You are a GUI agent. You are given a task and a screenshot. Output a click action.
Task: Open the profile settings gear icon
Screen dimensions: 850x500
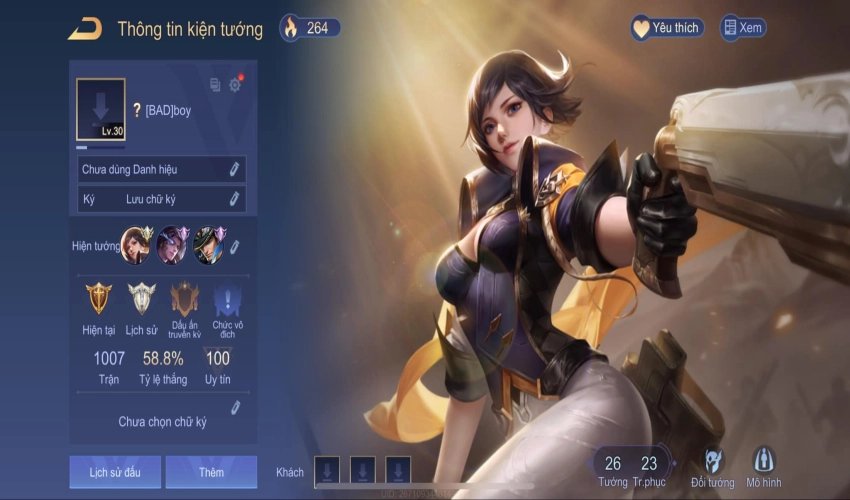point(235,85)
